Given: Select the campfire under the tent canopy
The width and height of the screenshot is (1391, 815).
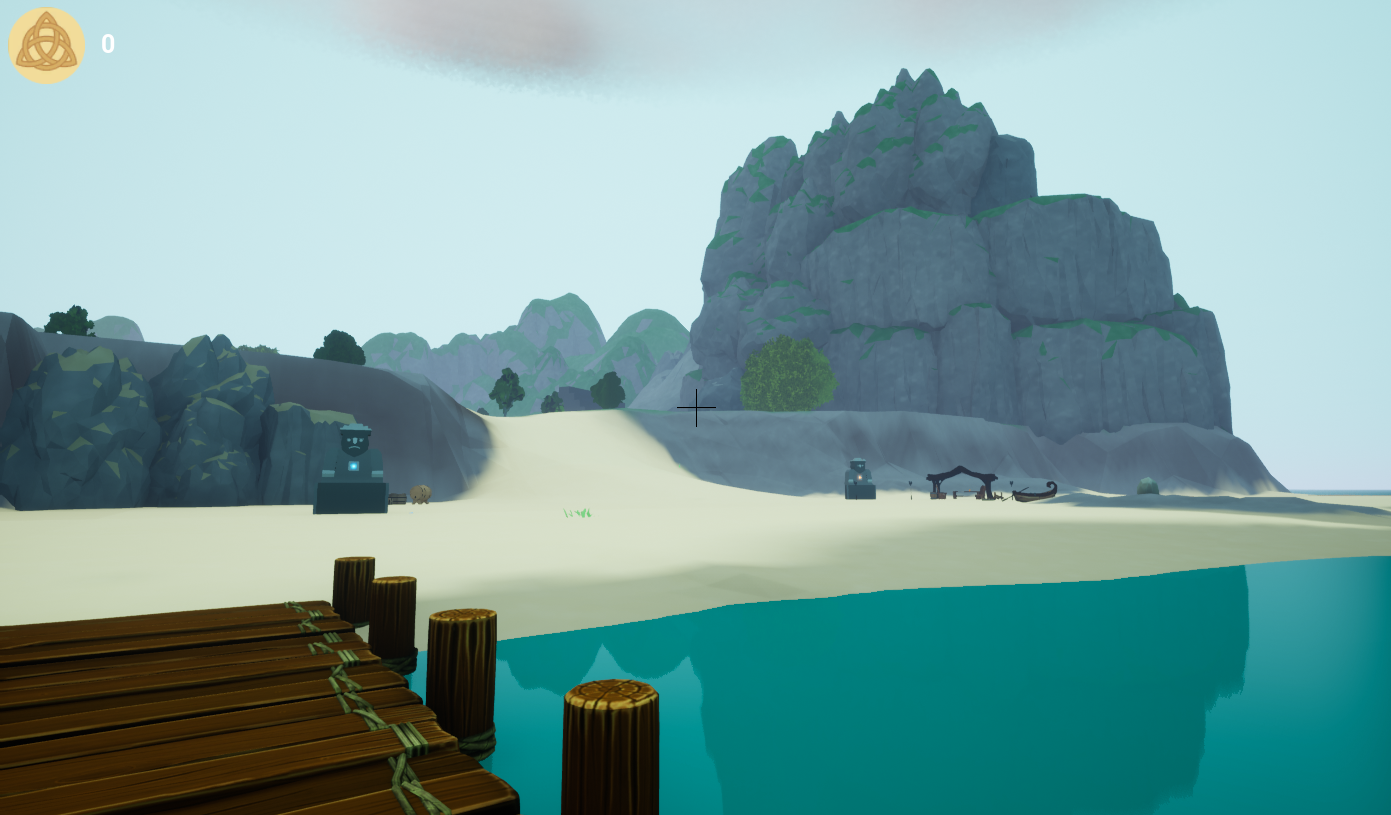Looking at the screenshot, I should click(969, 490).
